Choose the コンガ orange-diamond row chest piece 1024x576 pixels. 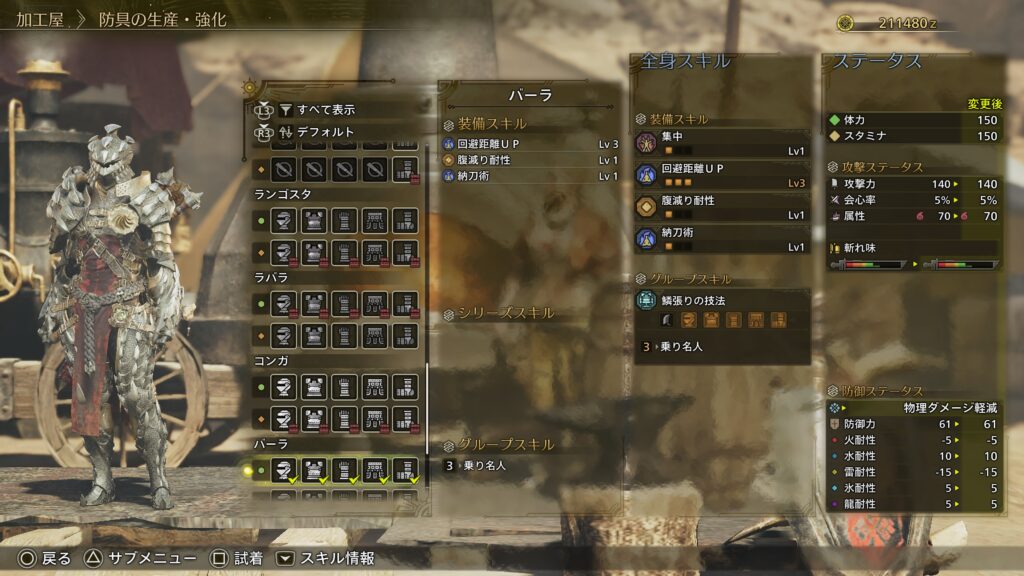coord(314,418)
